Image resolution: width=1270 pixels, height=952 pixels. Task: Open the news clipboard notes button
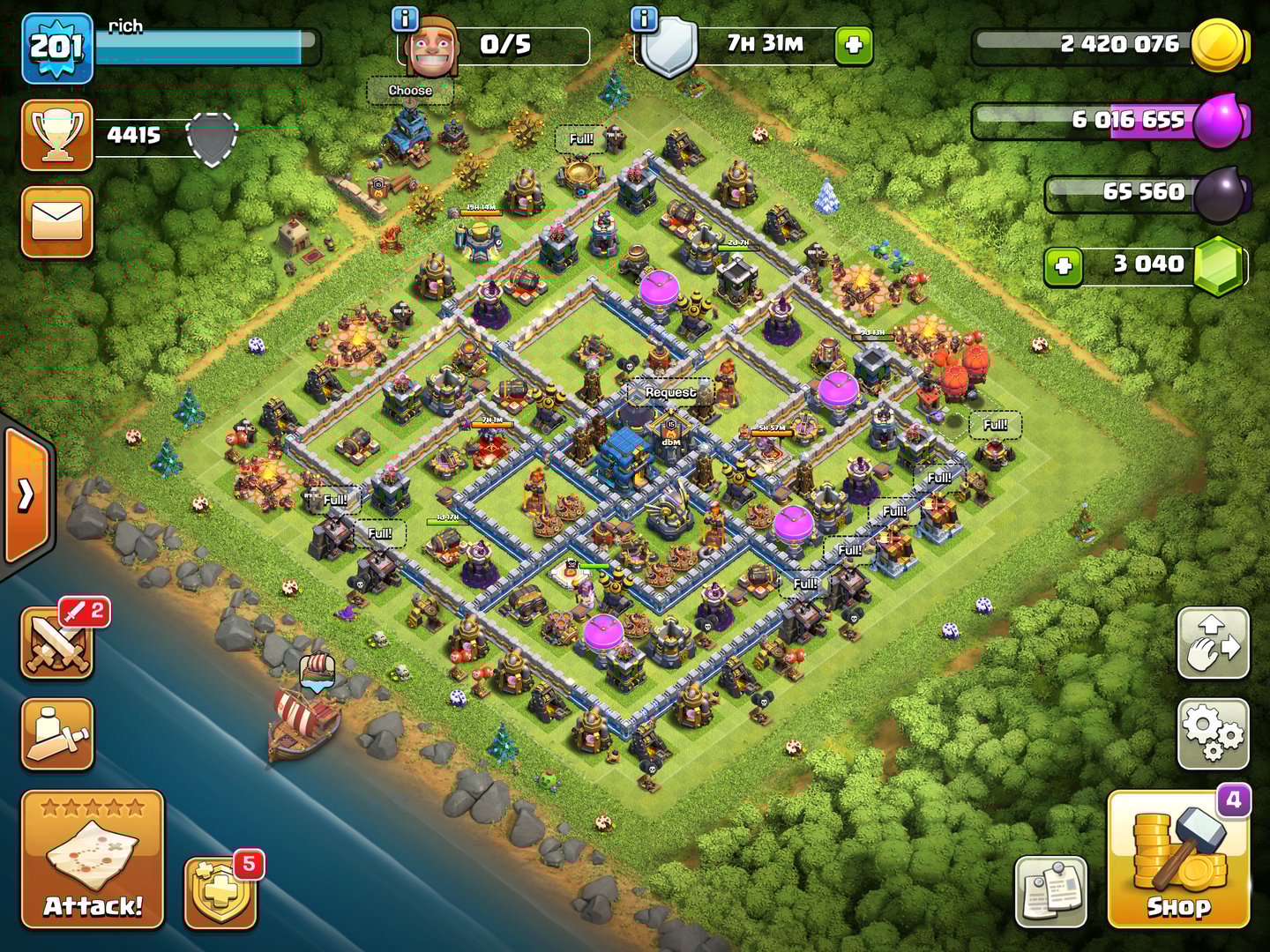point(1050,892)
